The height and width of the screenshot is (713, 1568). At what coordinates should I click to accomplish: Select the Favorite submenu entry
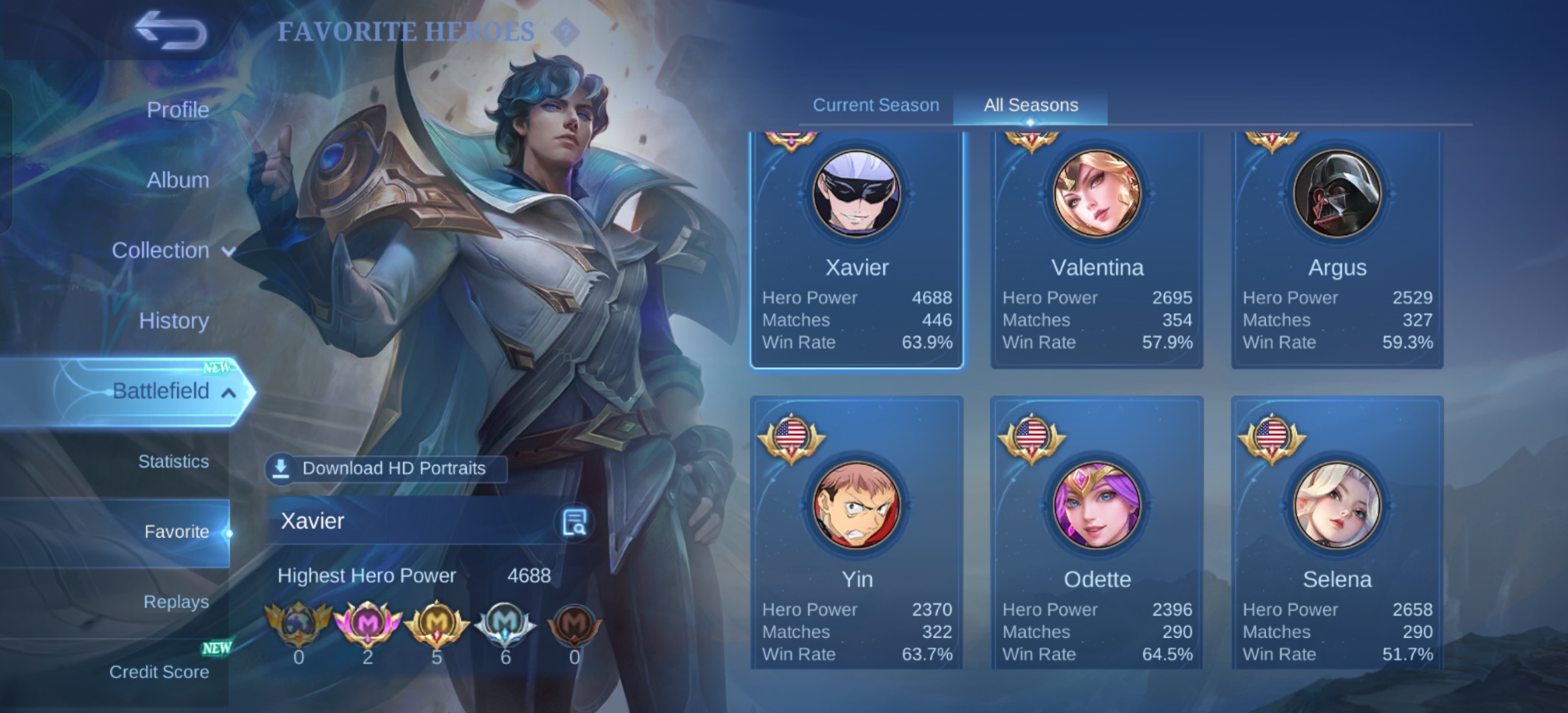click(176, 531)
